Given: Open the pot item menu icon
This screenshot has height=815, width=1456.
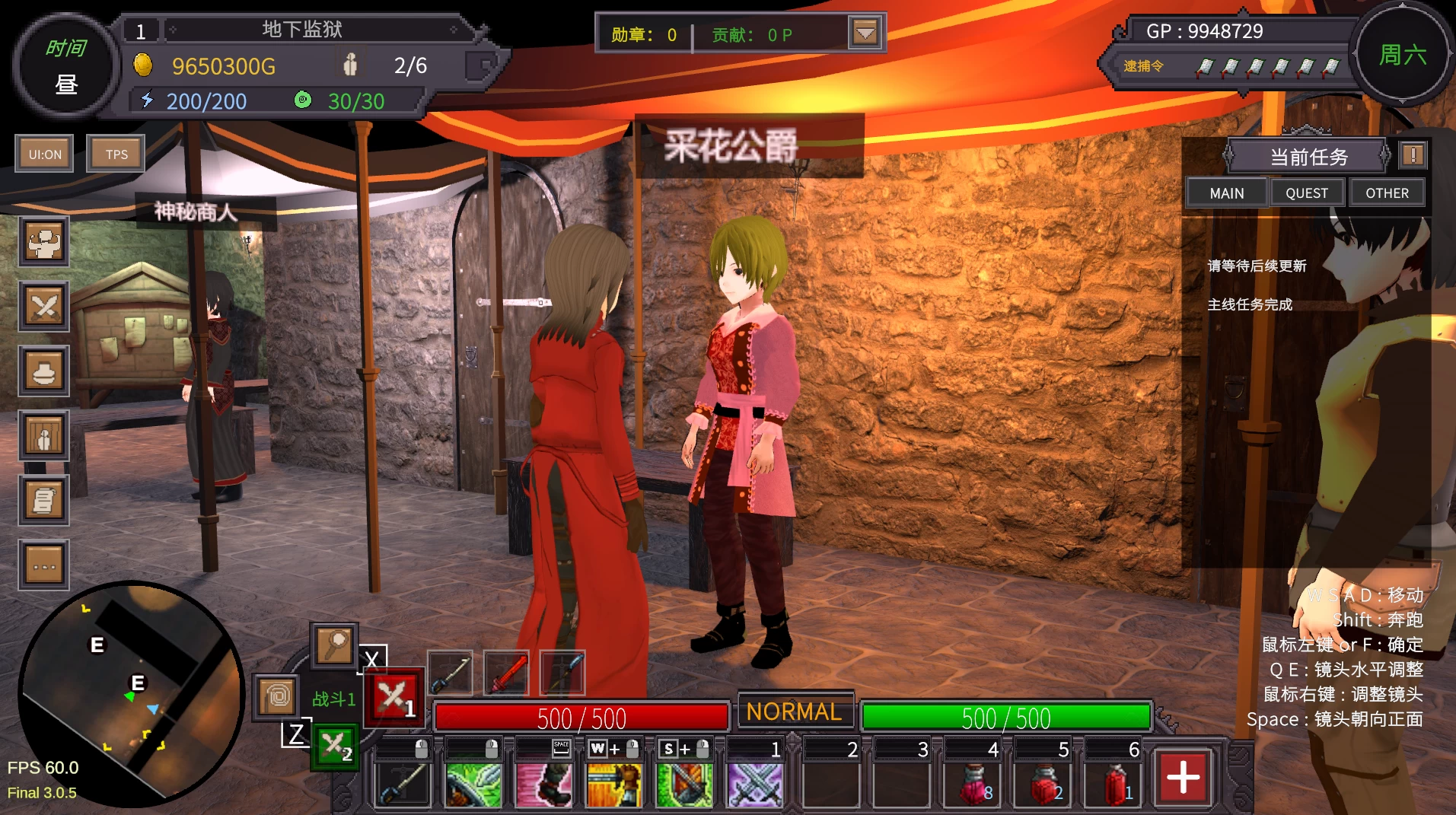Looking at the screenshot, I should [44, 371].
